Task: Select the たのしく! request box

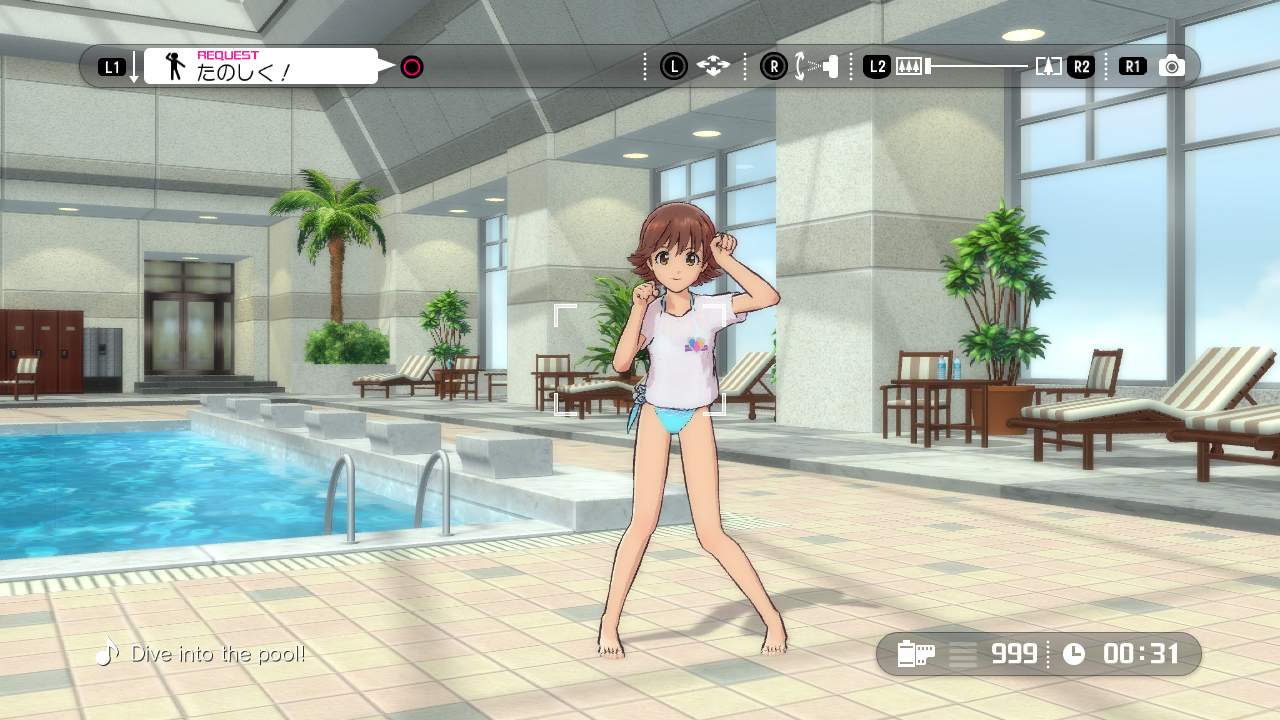Action: (261, 66)
